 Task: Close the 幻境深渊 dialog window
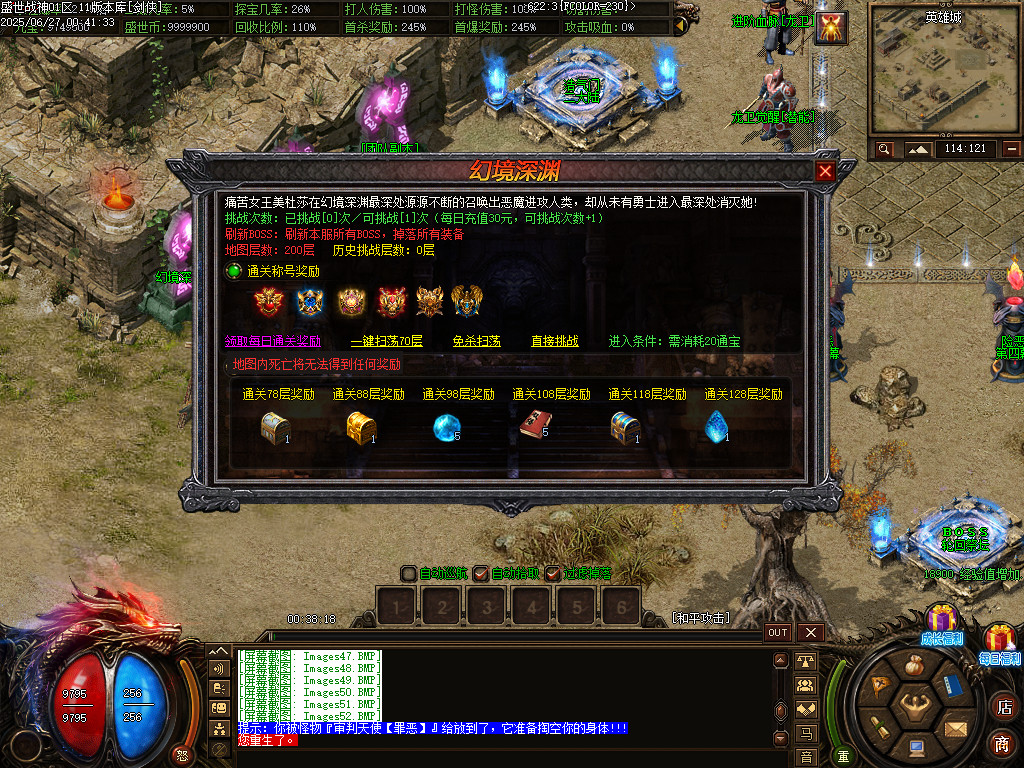[825, 171]
